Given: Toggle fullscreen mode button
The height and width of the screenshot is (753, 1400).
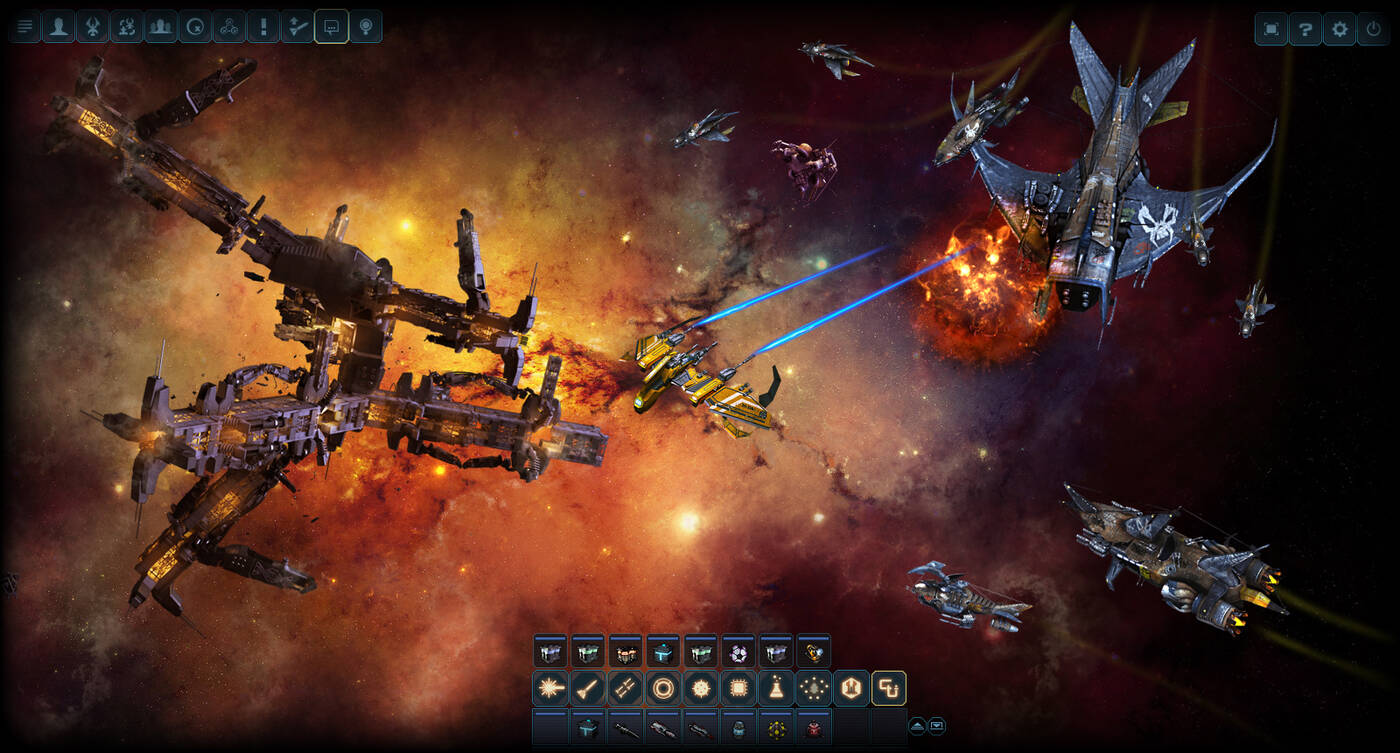Looking at the screenshot, I should [1271, 29].
